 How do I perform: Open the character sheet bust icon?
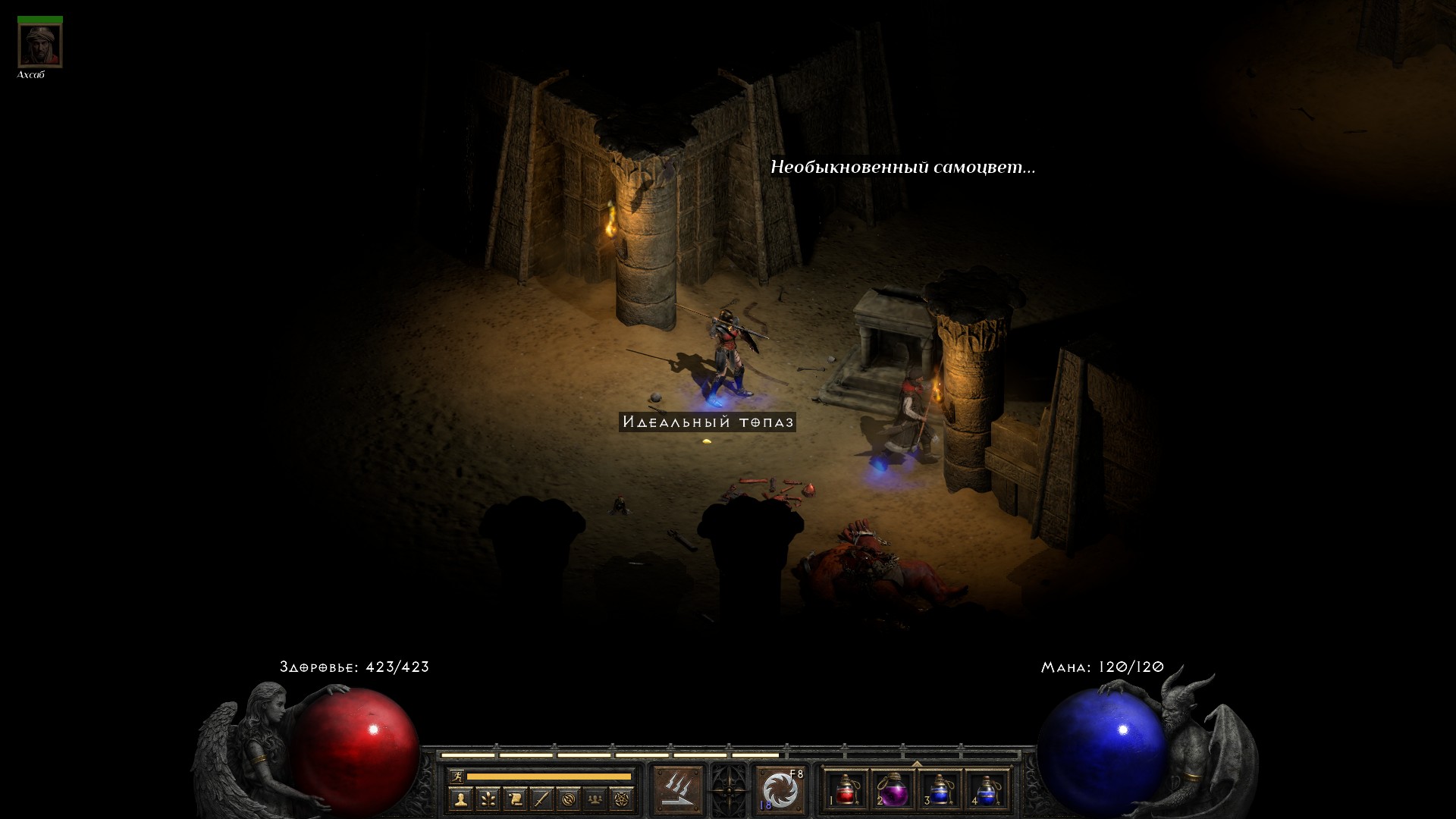(461, 799)
